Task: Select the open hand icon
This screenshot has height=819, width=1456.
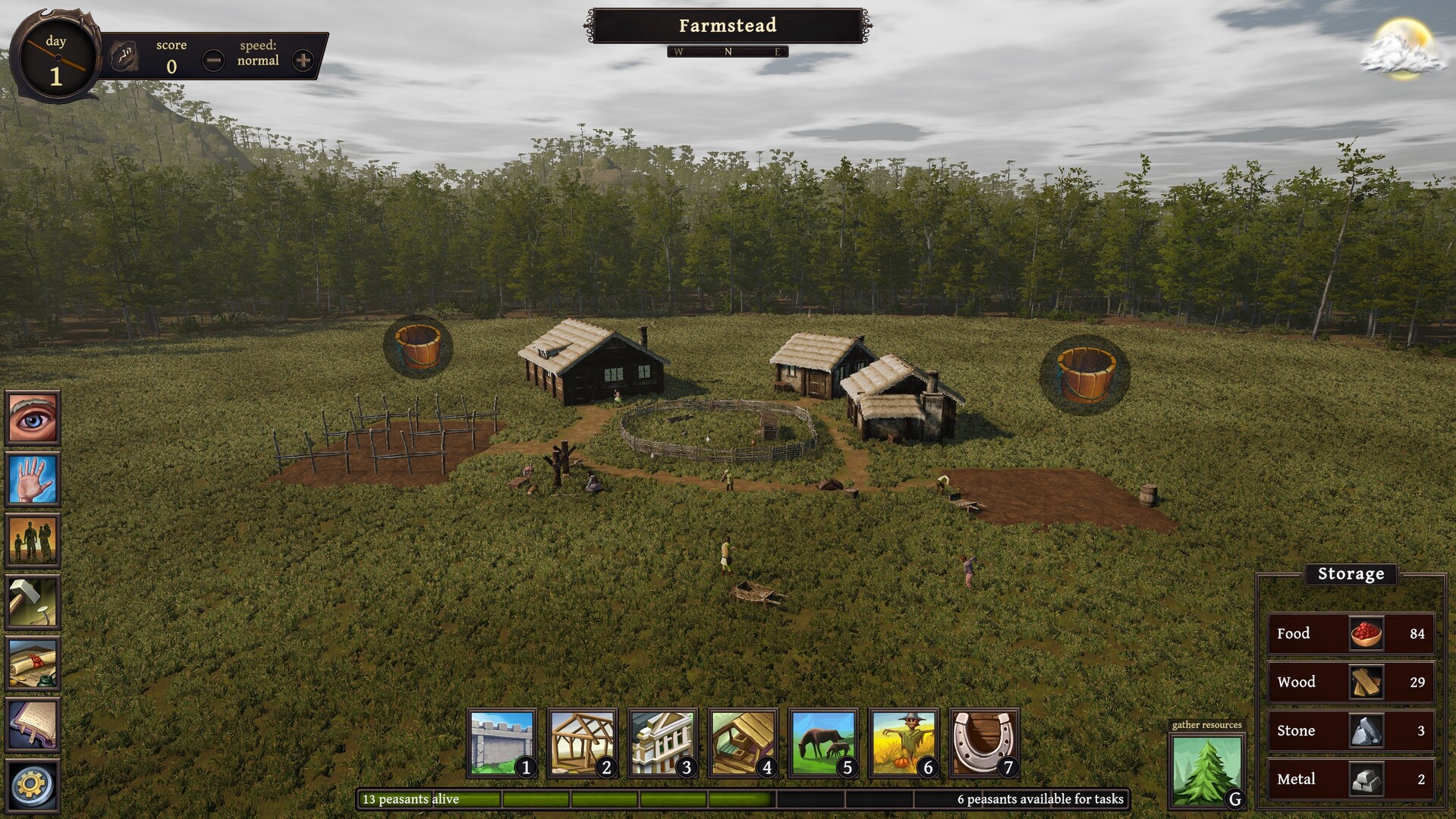Action: (x=33, y=479)
